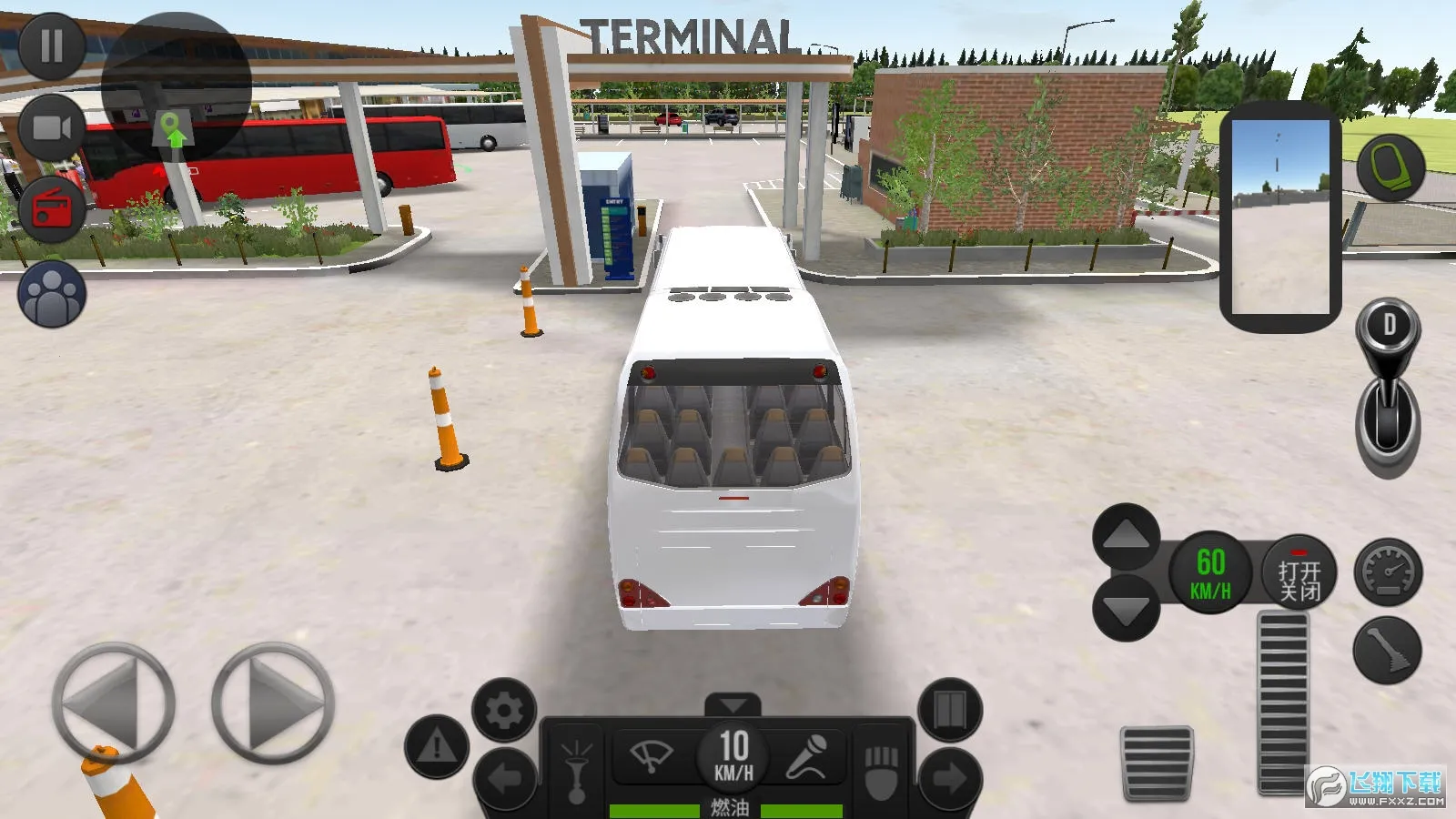Lower cruise speed with the down arrow
The width and height of the screenshot is (1456, 819).
tap(1126, 603)
